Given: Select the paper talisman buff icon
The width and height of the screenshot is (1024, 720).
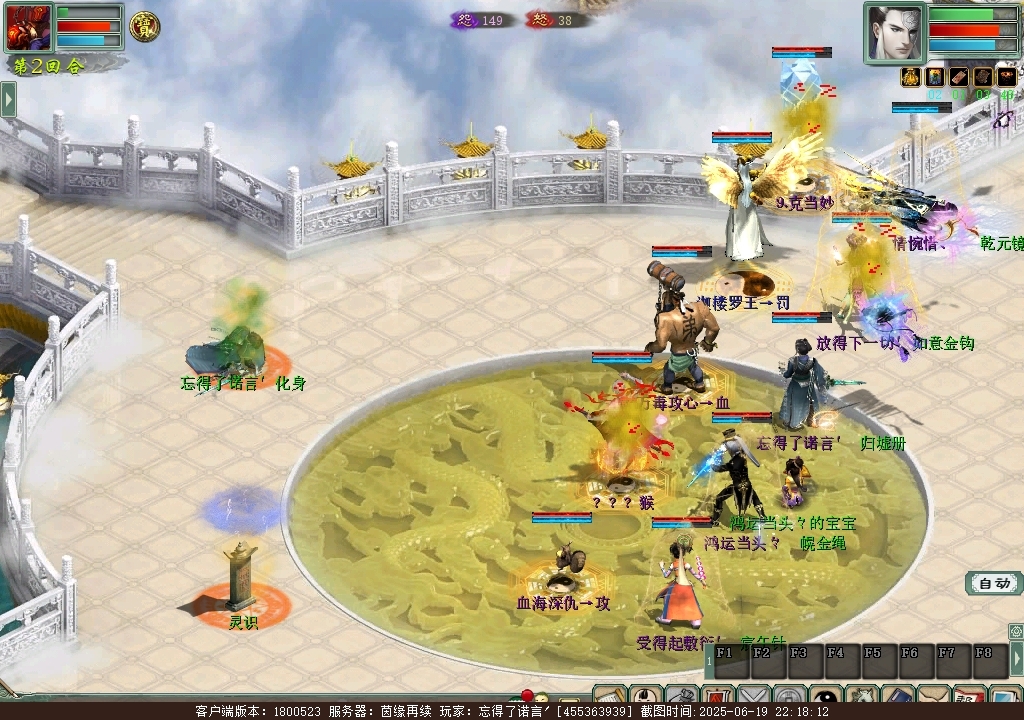Looking at the screenshot, I should point(959,78).
